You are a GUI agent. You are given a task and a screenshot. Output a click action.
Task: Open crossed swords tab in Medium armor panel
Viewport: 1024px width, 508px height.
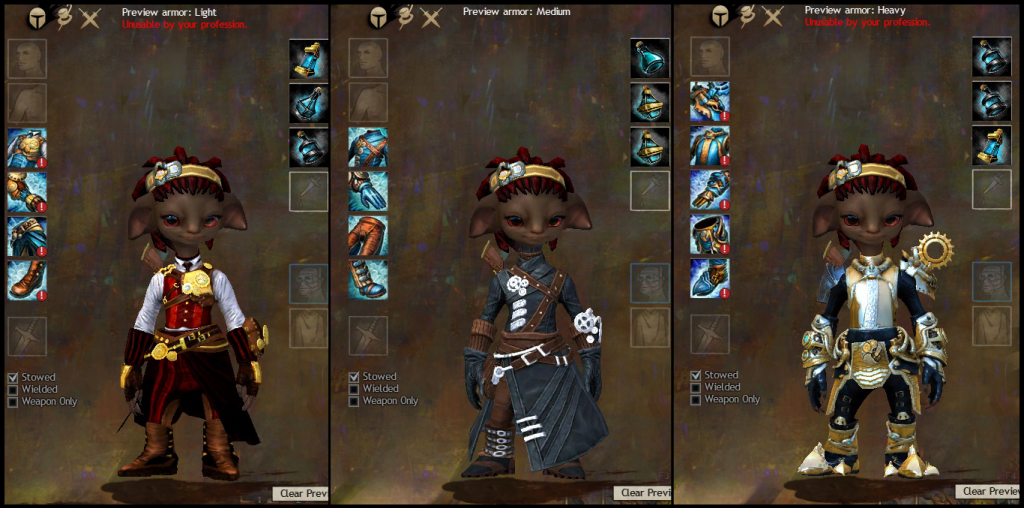pos(432,17)
